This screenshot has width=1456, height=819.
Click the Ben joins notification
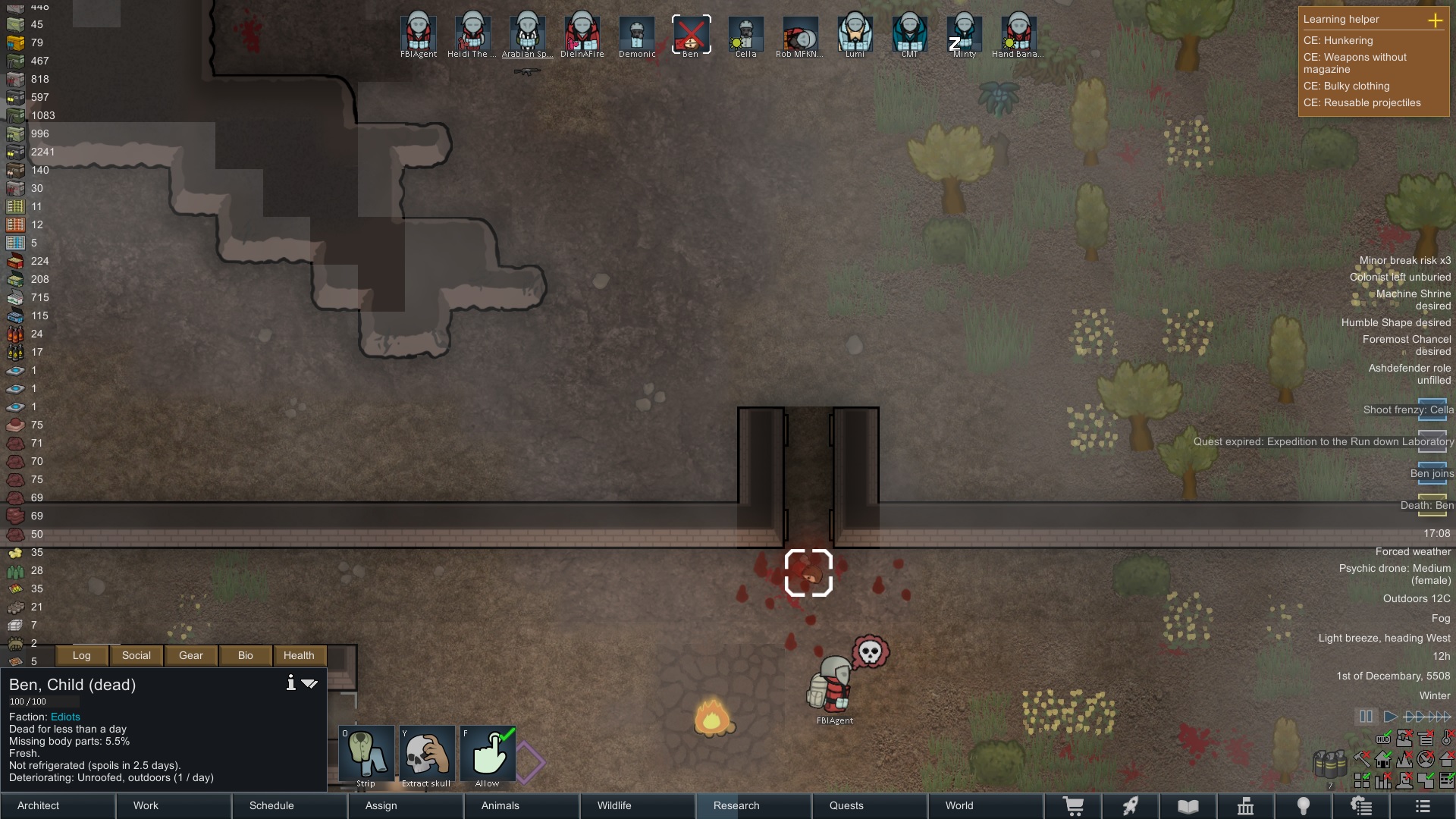[1432, 472]
